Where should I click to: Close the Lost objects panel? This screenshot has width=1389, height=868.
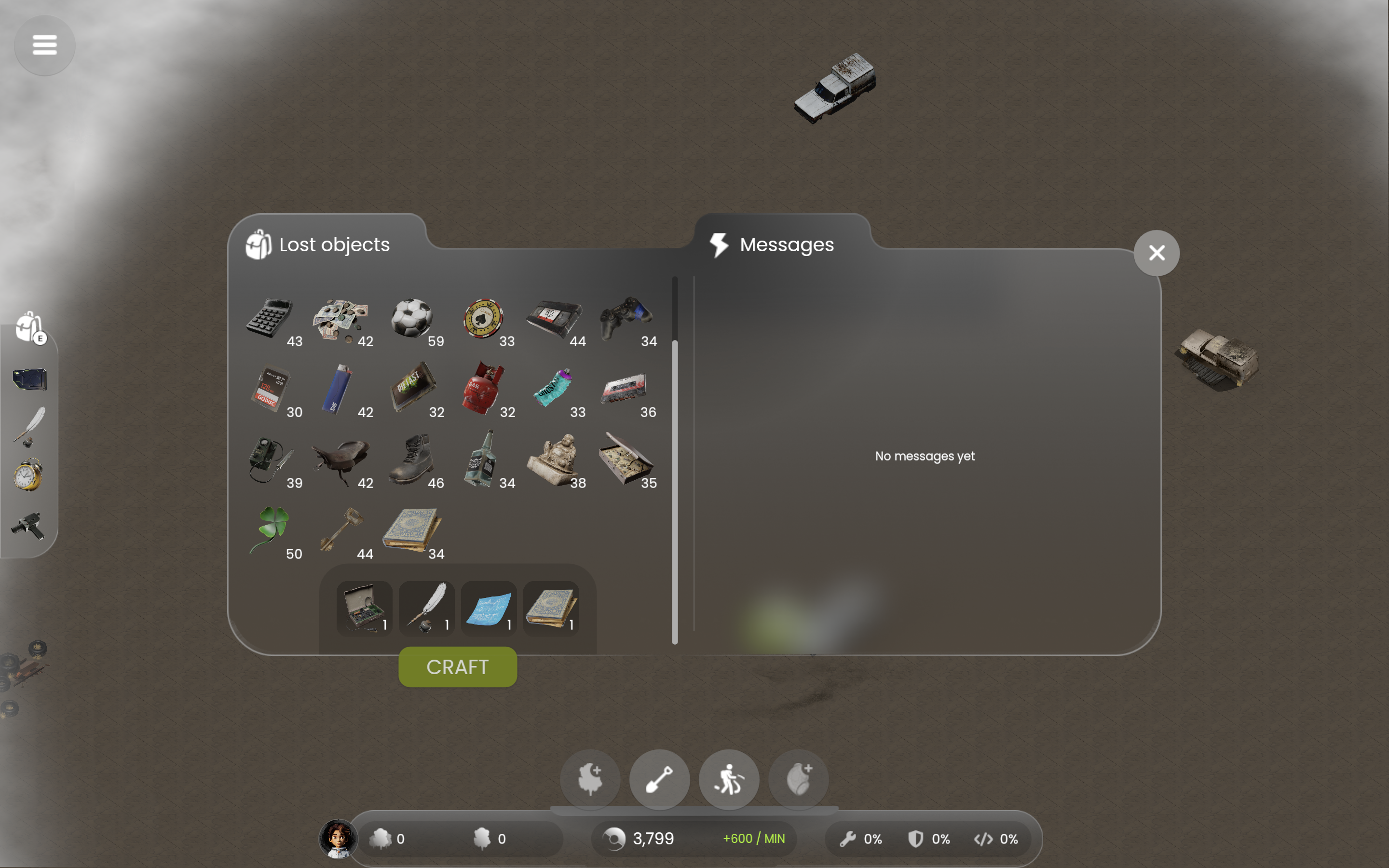click(1156, 253)
